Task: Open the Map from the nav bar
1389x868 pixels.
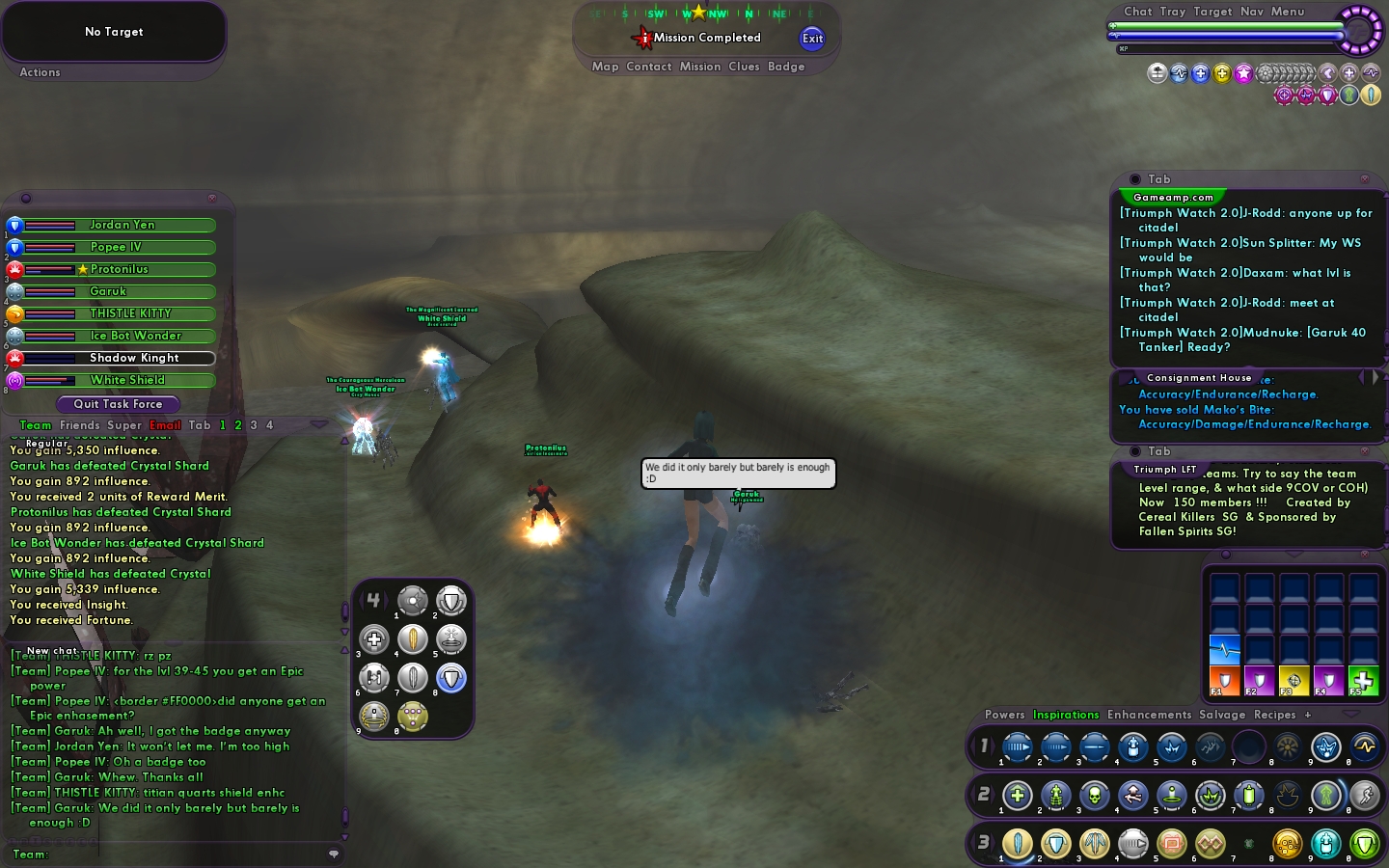Action: coord(605,67)
